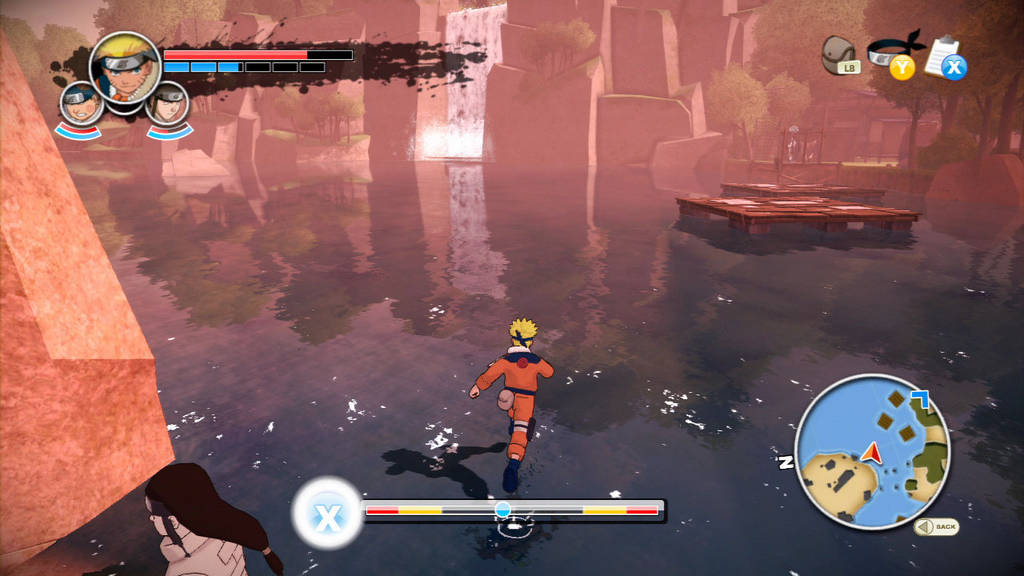This screenshot has width=1024, height=576.
Task: Click the circular minimap
Action: (872, 451)
